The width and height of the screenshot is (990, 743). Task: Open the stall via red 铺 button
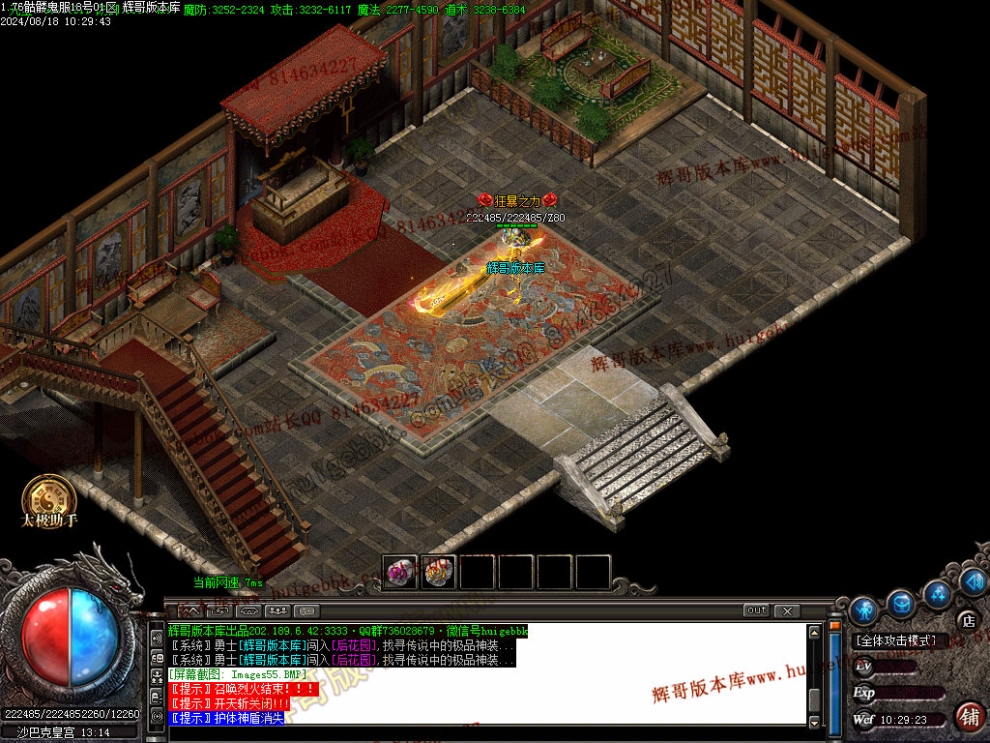(969, 716)
